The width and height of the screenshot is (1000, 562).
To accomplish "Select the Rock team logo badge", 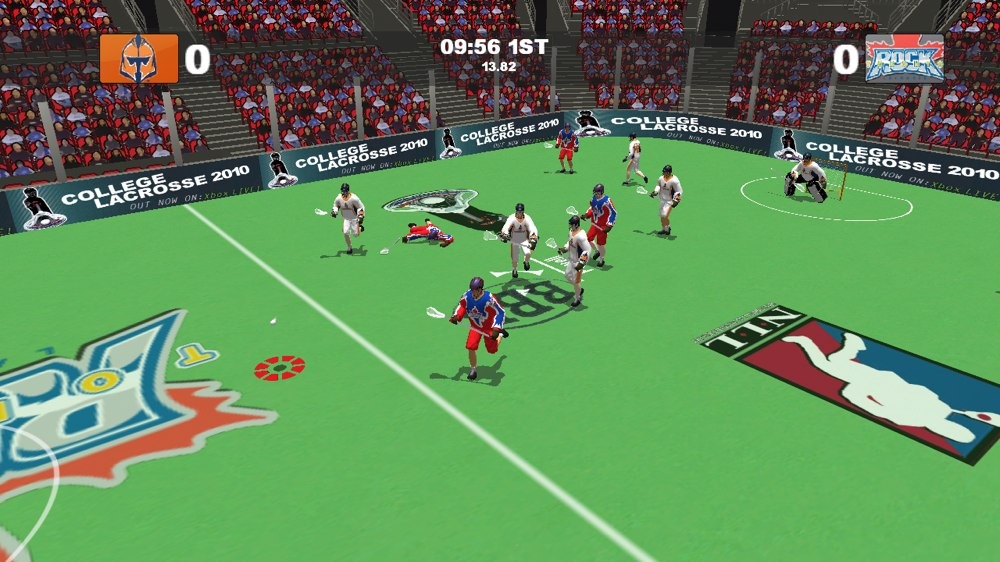I will pyautogui.click(x=904, y=59).
